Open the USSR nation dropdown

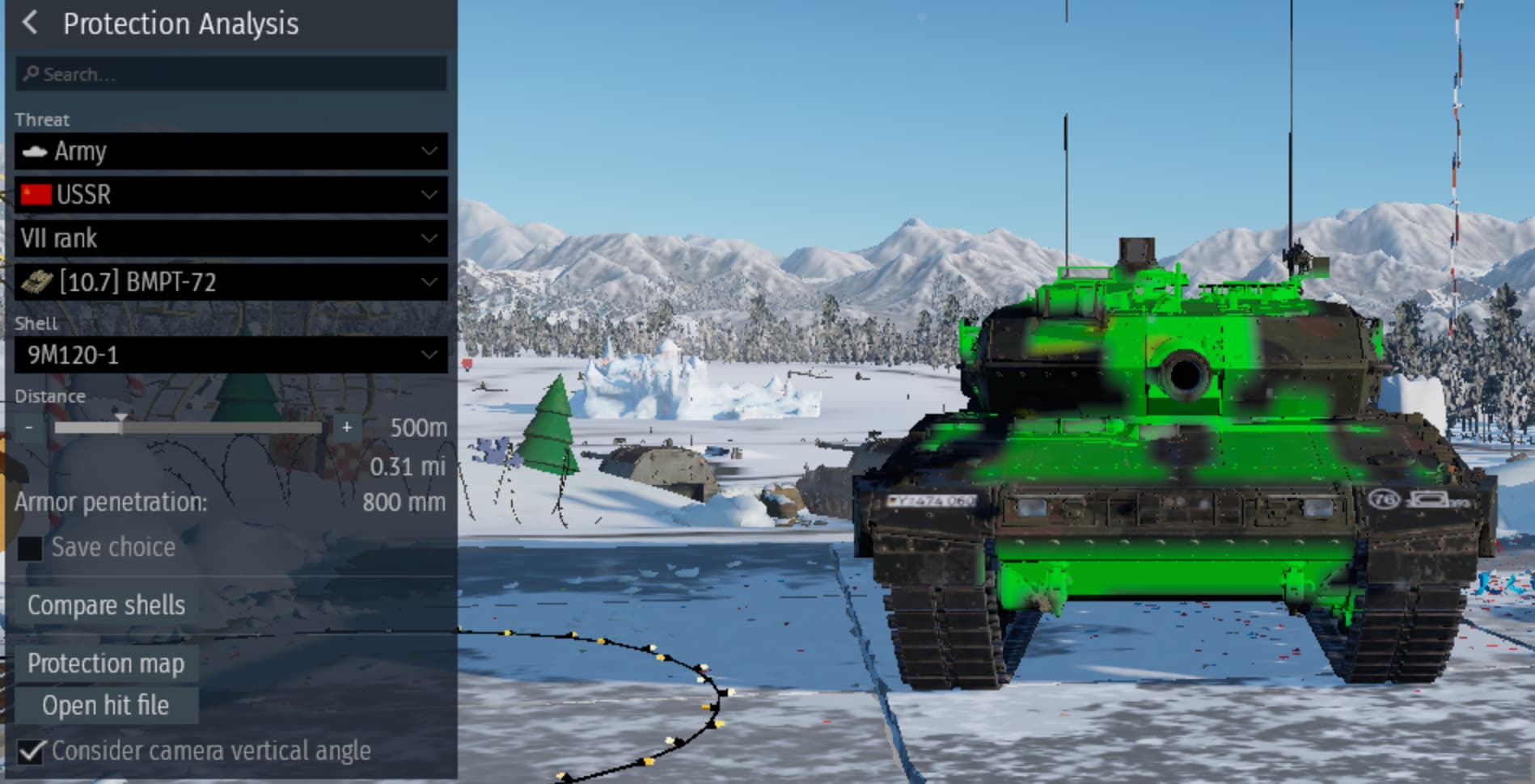point(230,195)
